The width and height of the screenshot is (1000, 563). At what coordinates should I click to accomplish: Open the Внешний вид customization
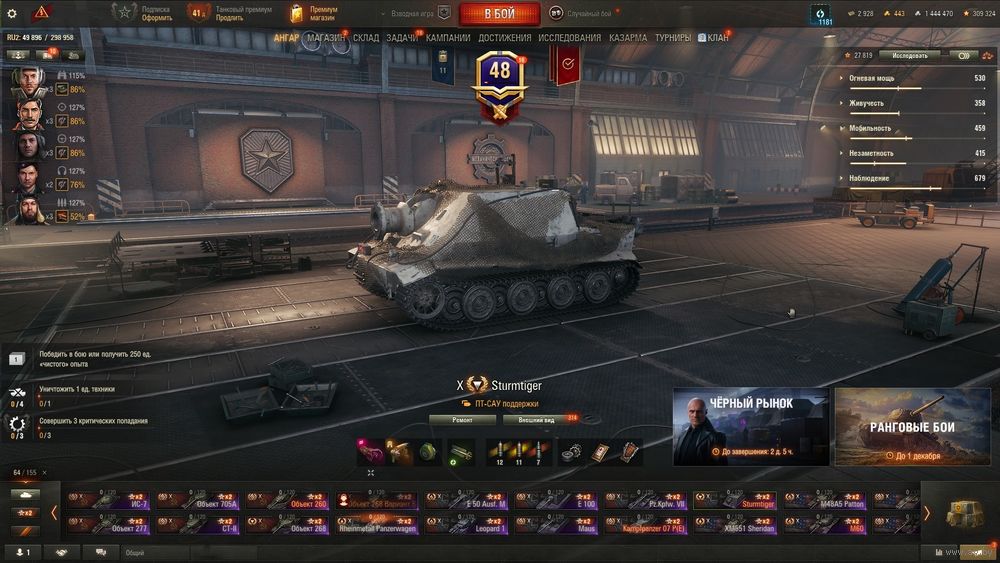click(x=537, y=420)
